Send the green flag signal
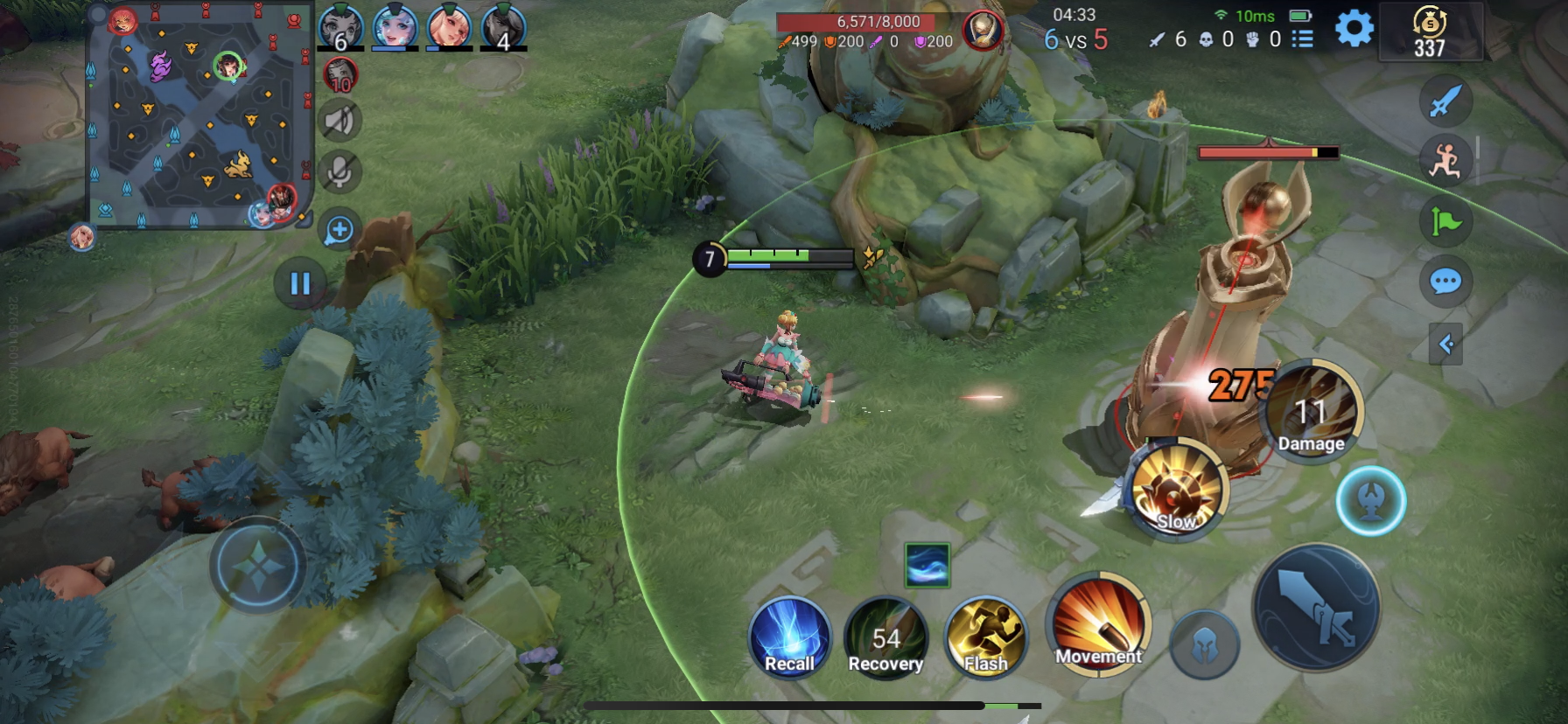 [x=1445, y=221]
